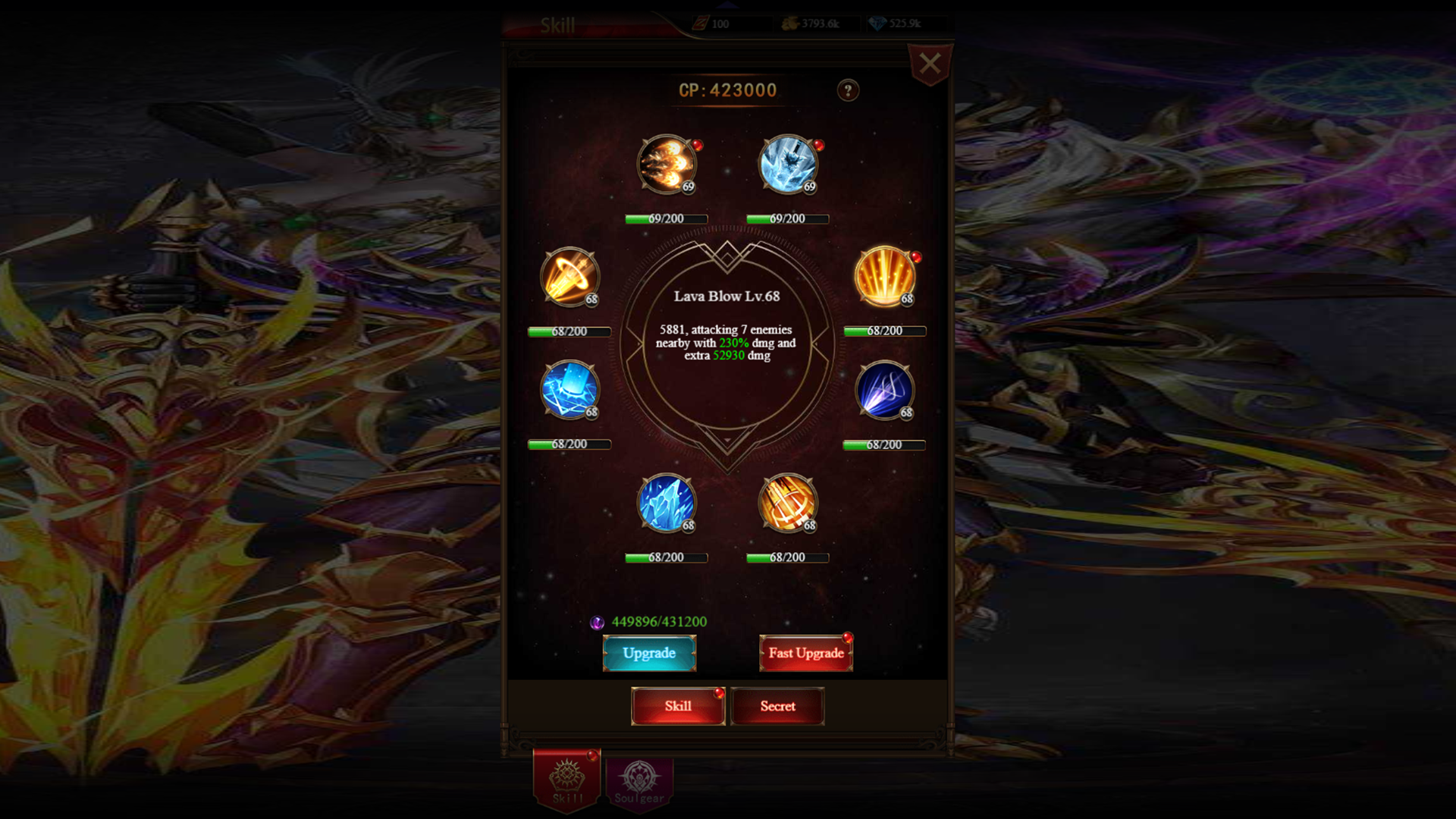Open the Soulgear panel at the bottom
Image resolution: width=1456 pixels, height=819 pixels.
639,780
